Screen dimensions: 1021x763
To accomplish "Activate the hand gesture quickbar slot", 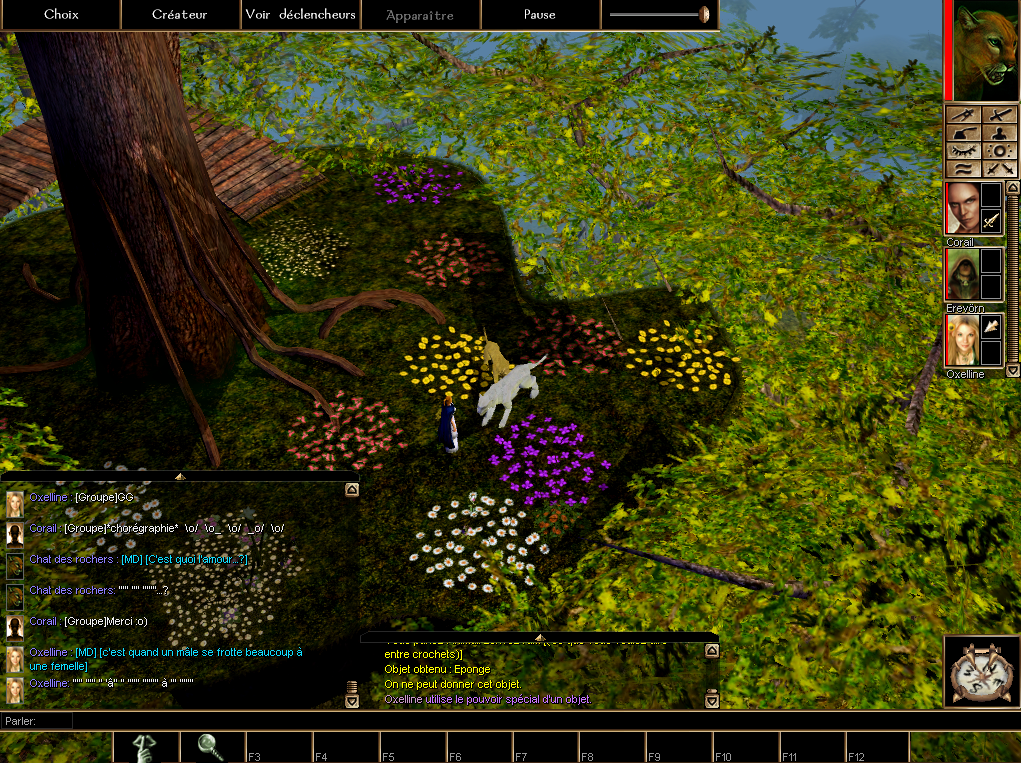I will 146,746.
